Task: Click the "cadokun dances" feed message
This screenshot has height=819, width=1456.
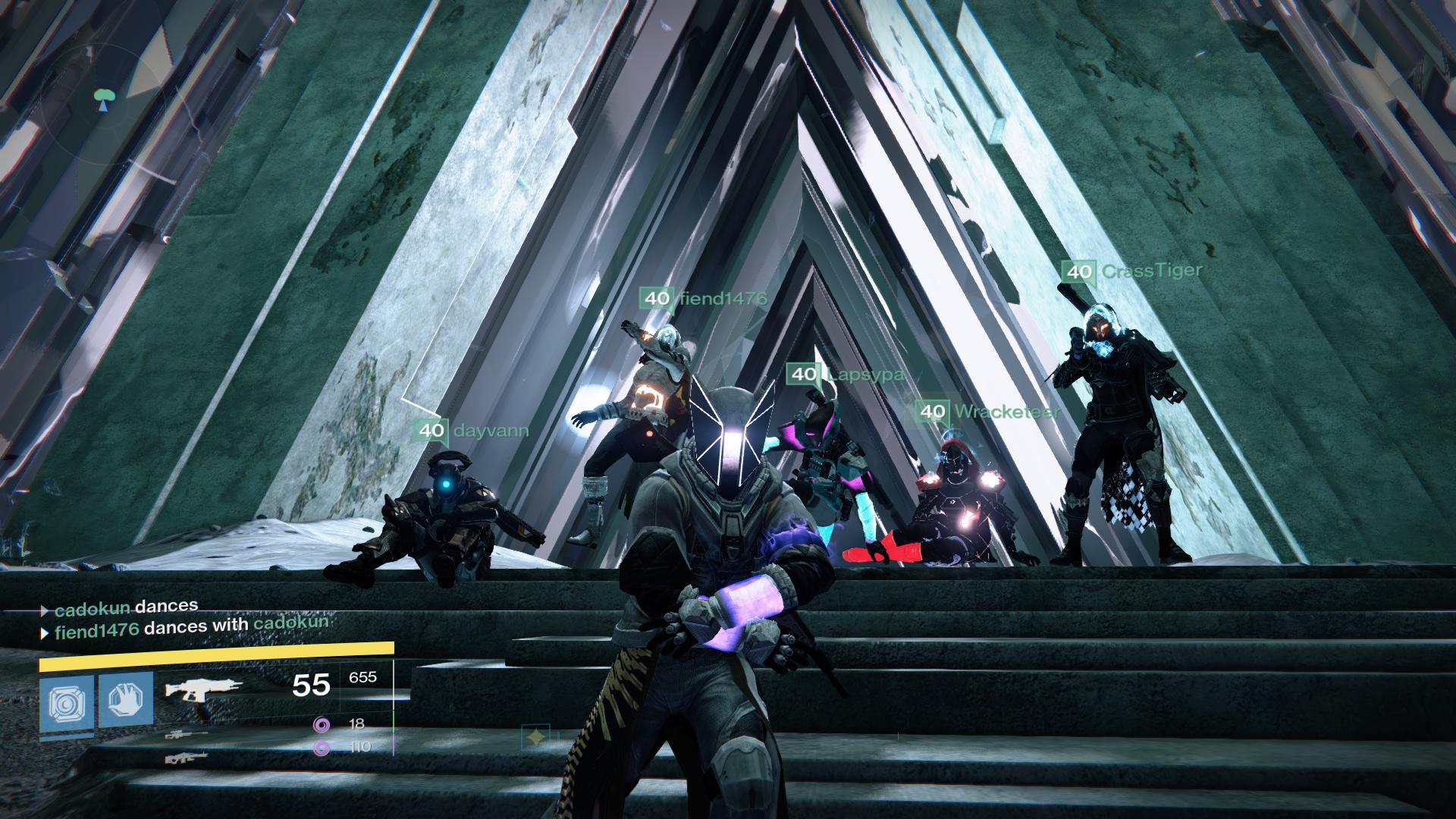Action: point(120,607)
